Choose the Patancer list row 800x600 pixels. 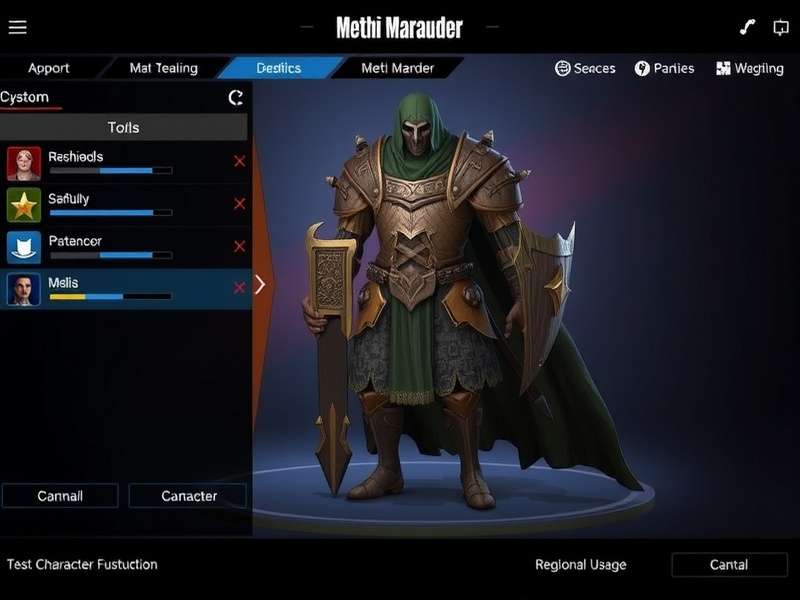tap(110, 246)
